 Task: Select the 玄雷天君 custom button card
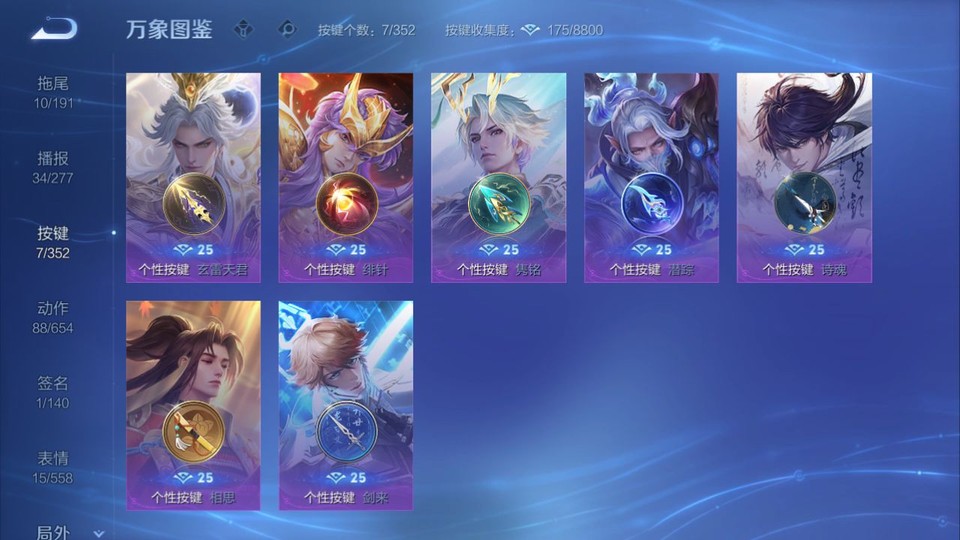(x=193, y=177)
